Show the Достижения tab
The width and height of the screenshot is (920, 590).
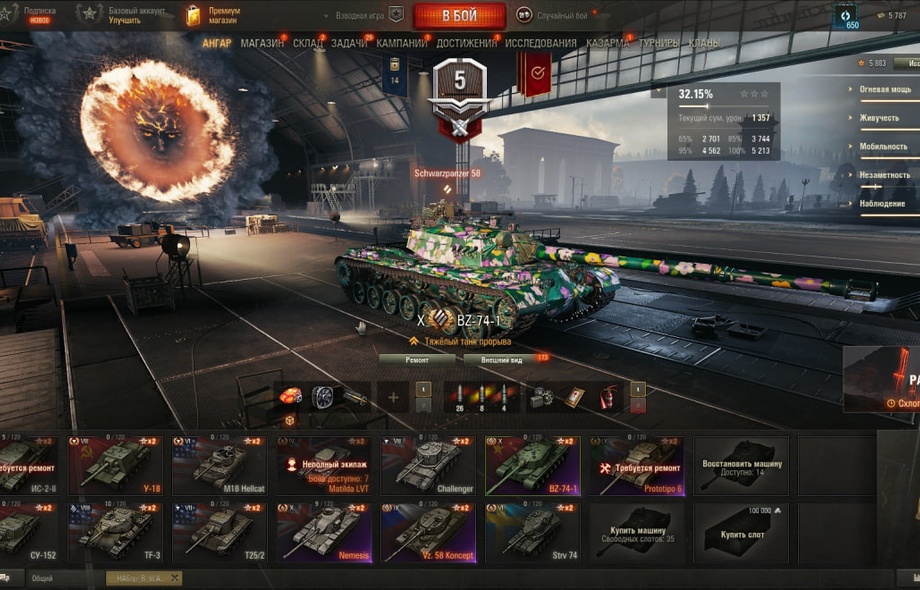(x=466, y=43)
